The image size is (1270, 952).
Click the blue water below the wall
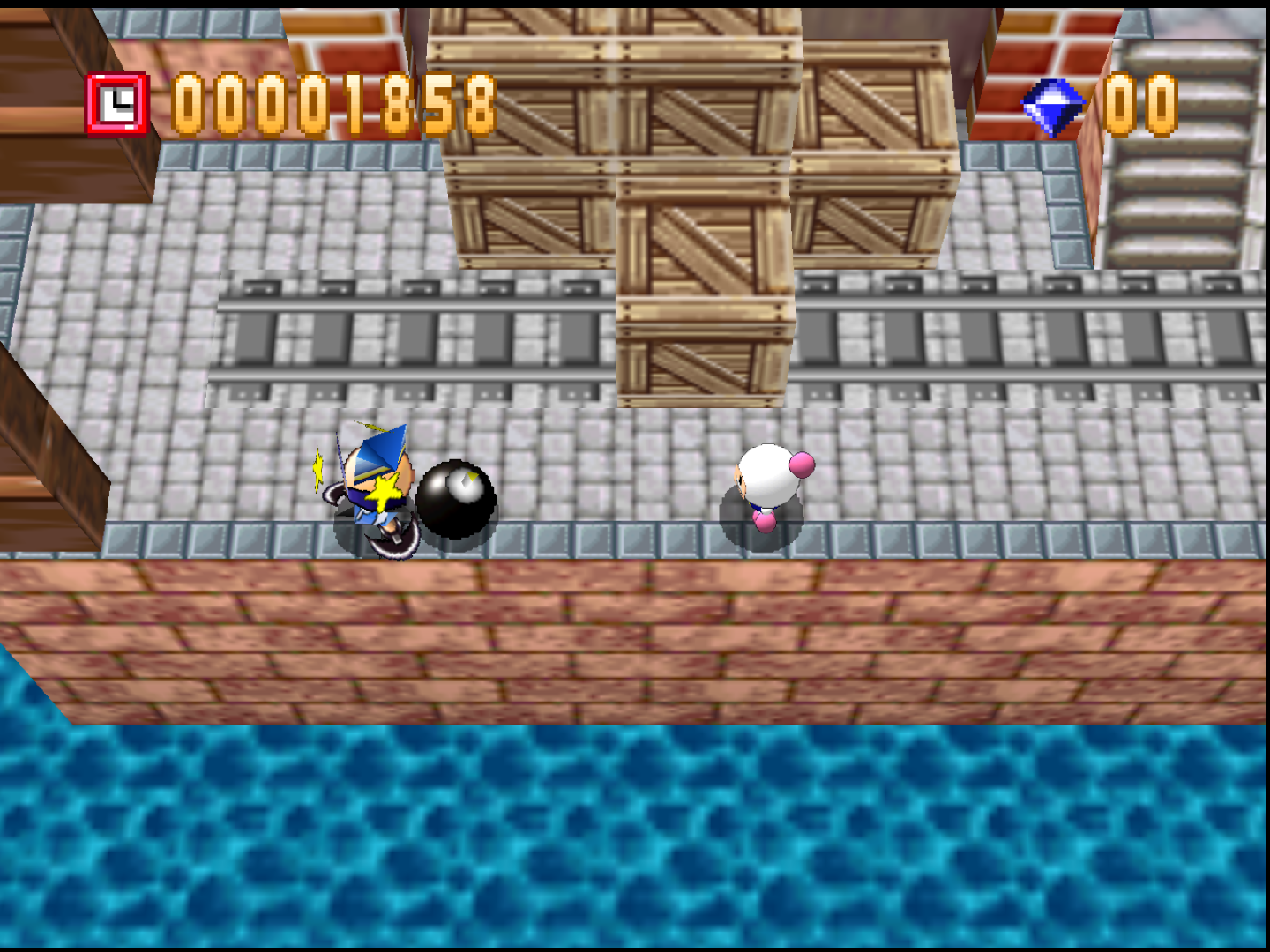pyautogui.click(x=617, y=837)
